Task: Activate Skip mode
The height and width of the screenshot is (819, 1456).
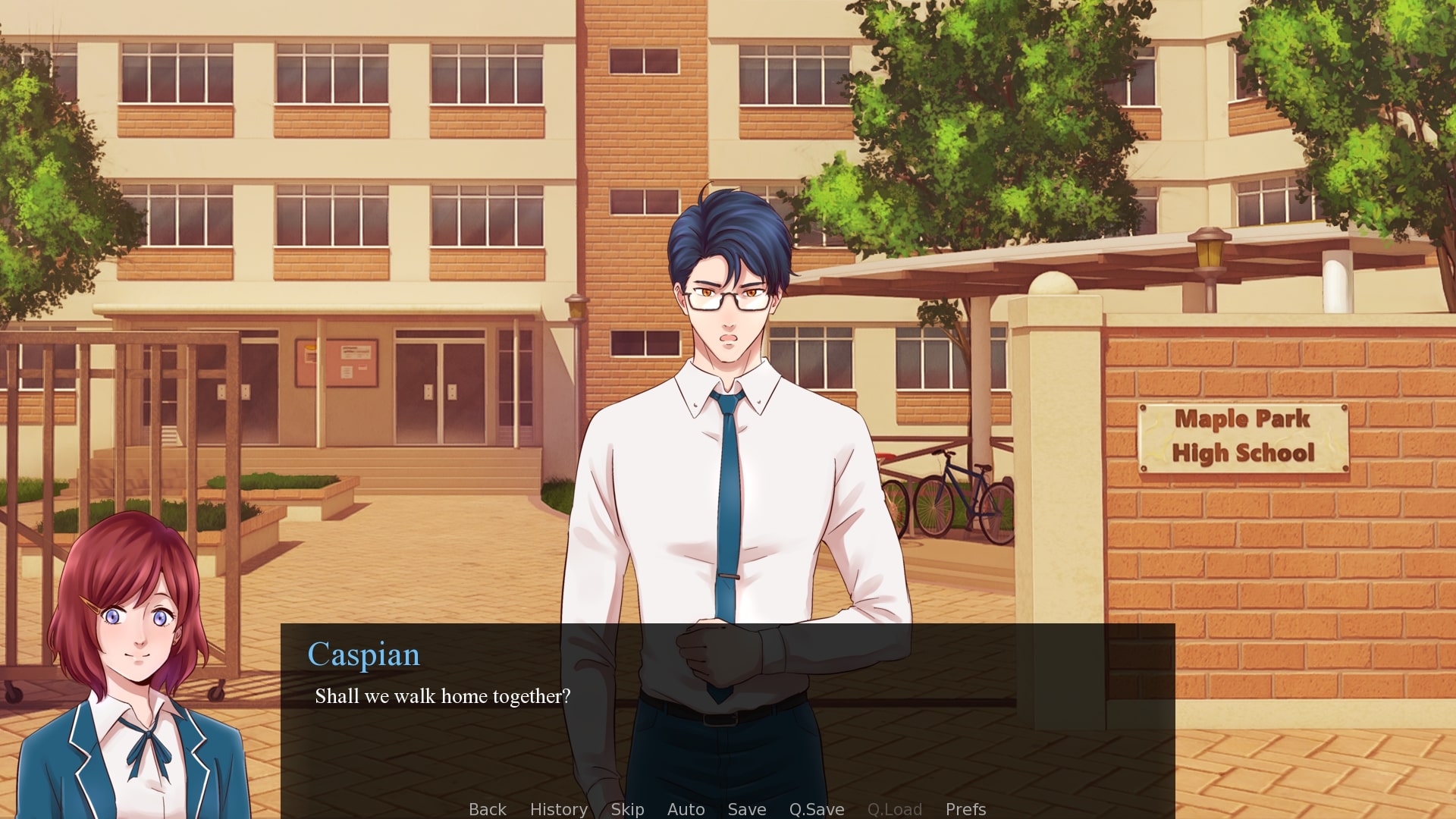Action: (627, 809)
